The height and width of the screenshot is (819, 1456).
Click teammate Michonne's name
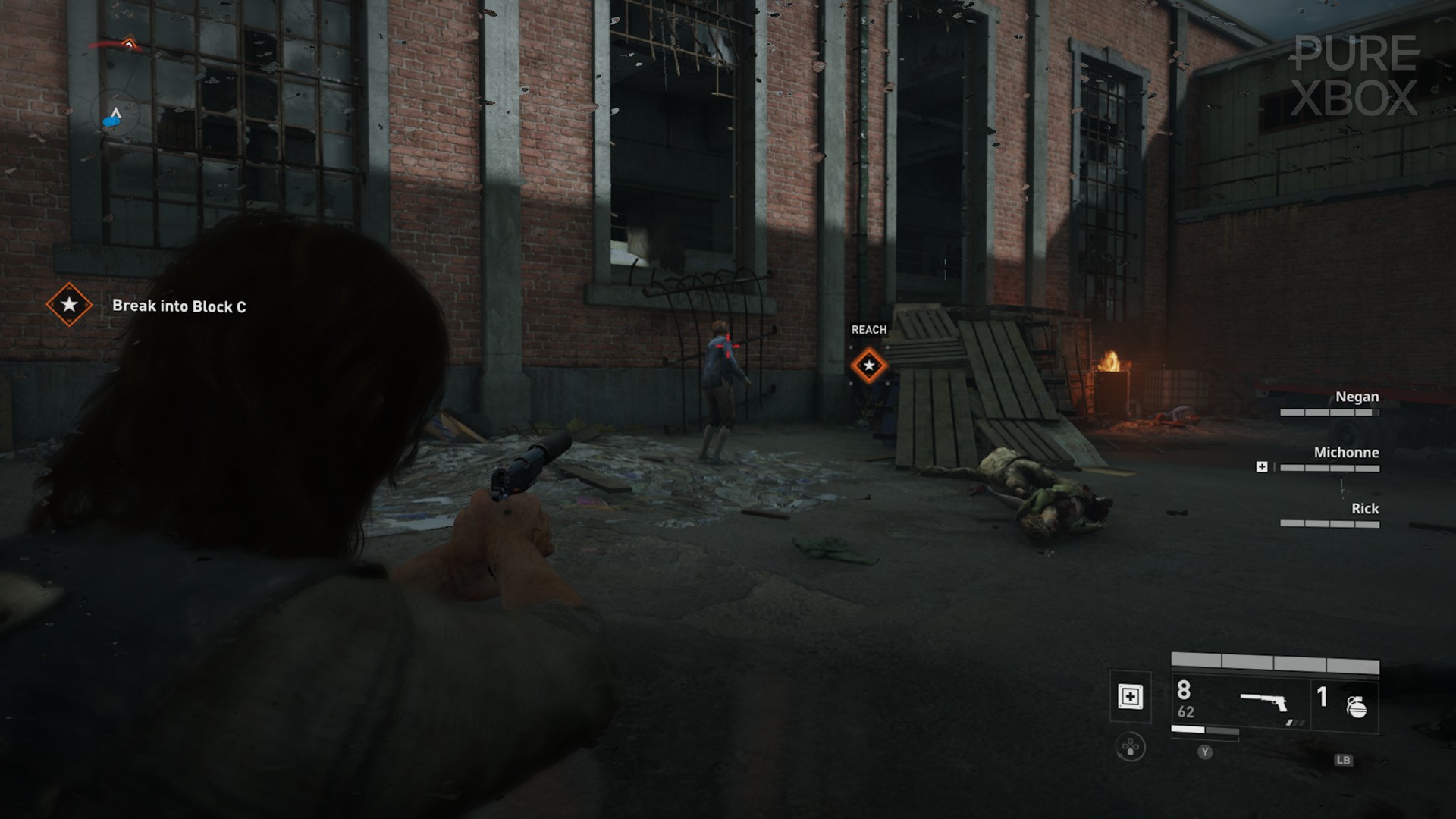[1346, 453]
